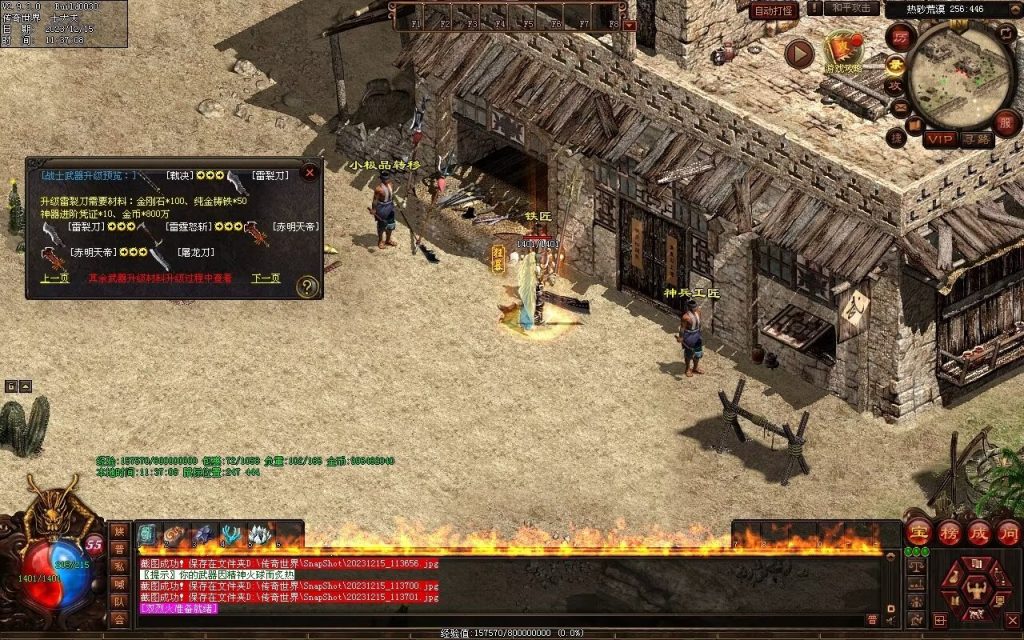
Task: Go to the previous page (上一页)
Action: point(54,279)
